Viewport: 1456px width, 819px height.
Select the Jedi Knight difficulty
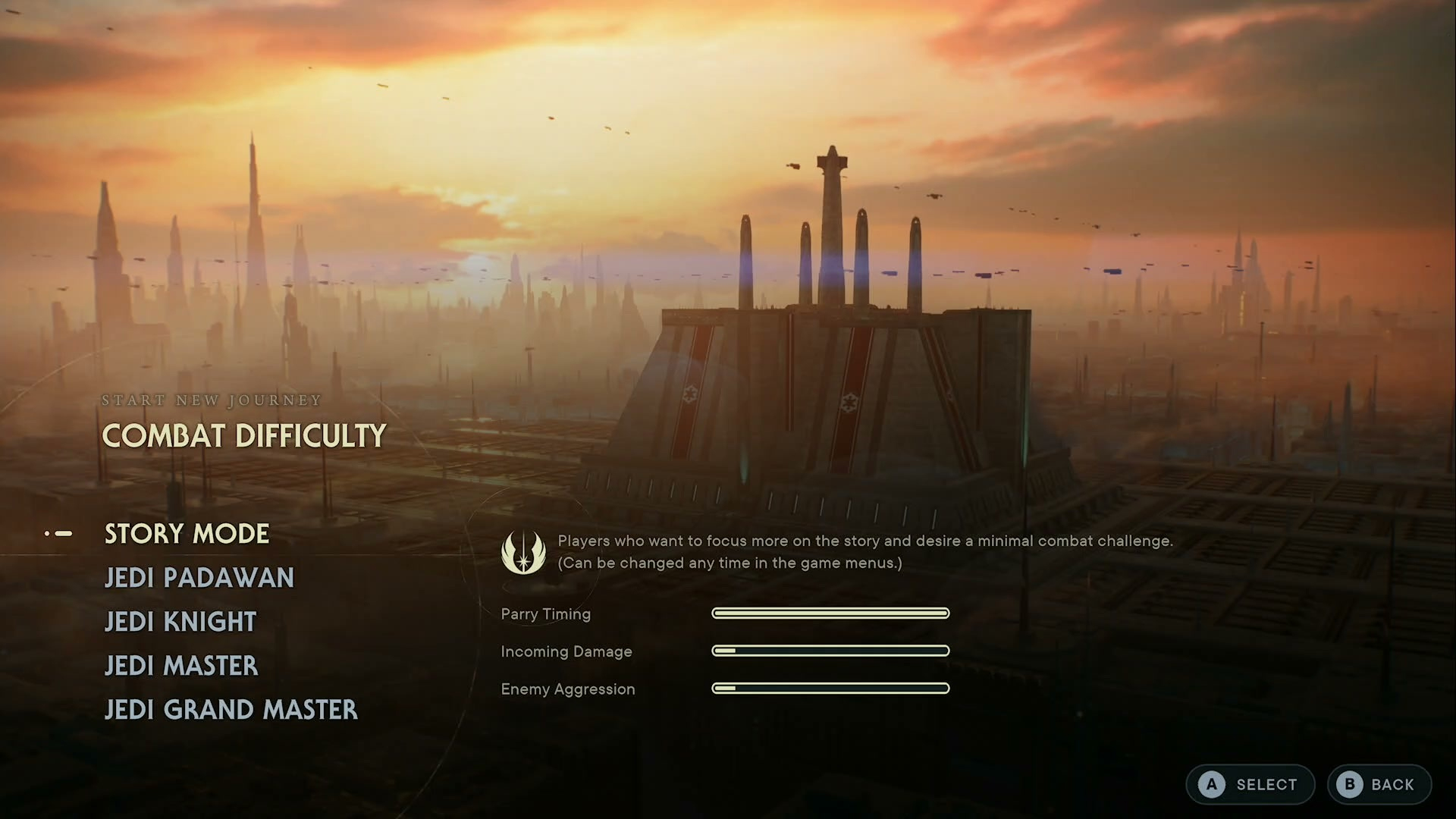[x=180, y=622]
